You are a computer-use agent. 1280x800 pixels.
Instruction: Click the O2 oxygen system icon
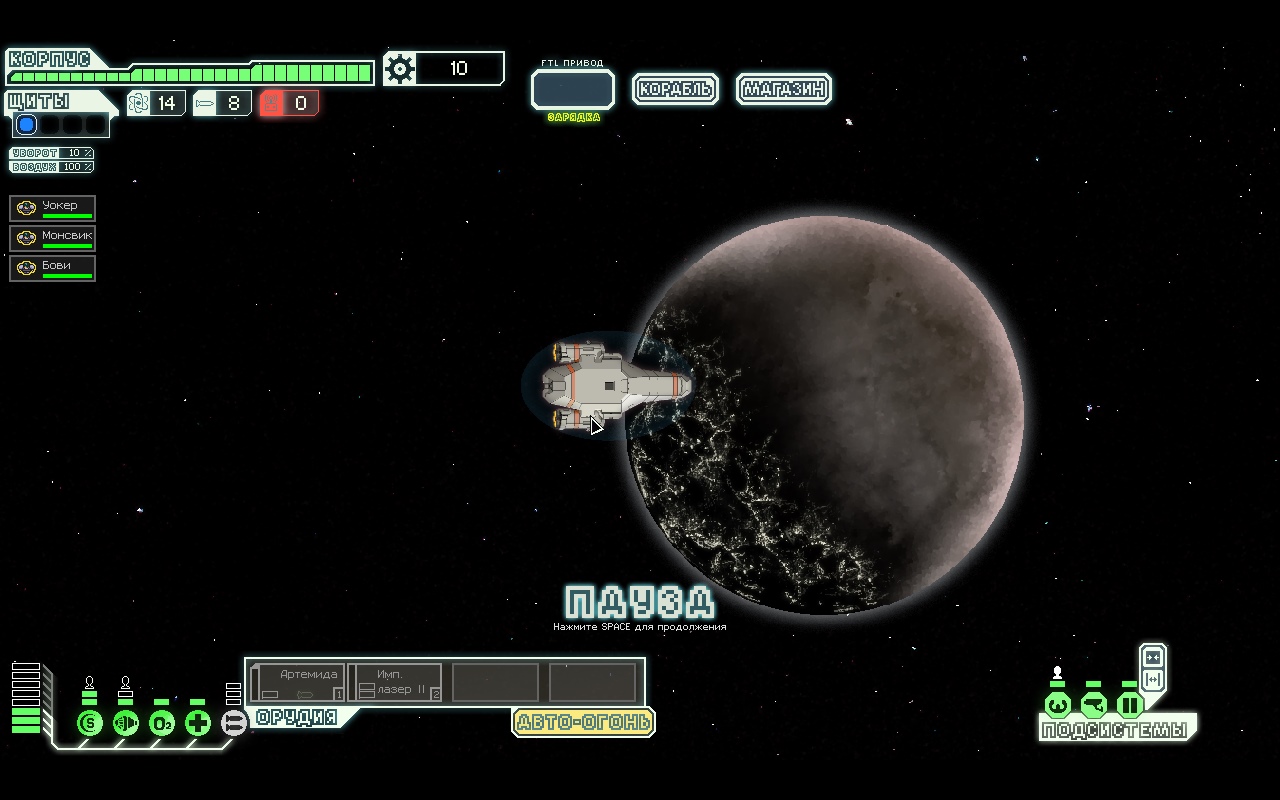[162, 722]
